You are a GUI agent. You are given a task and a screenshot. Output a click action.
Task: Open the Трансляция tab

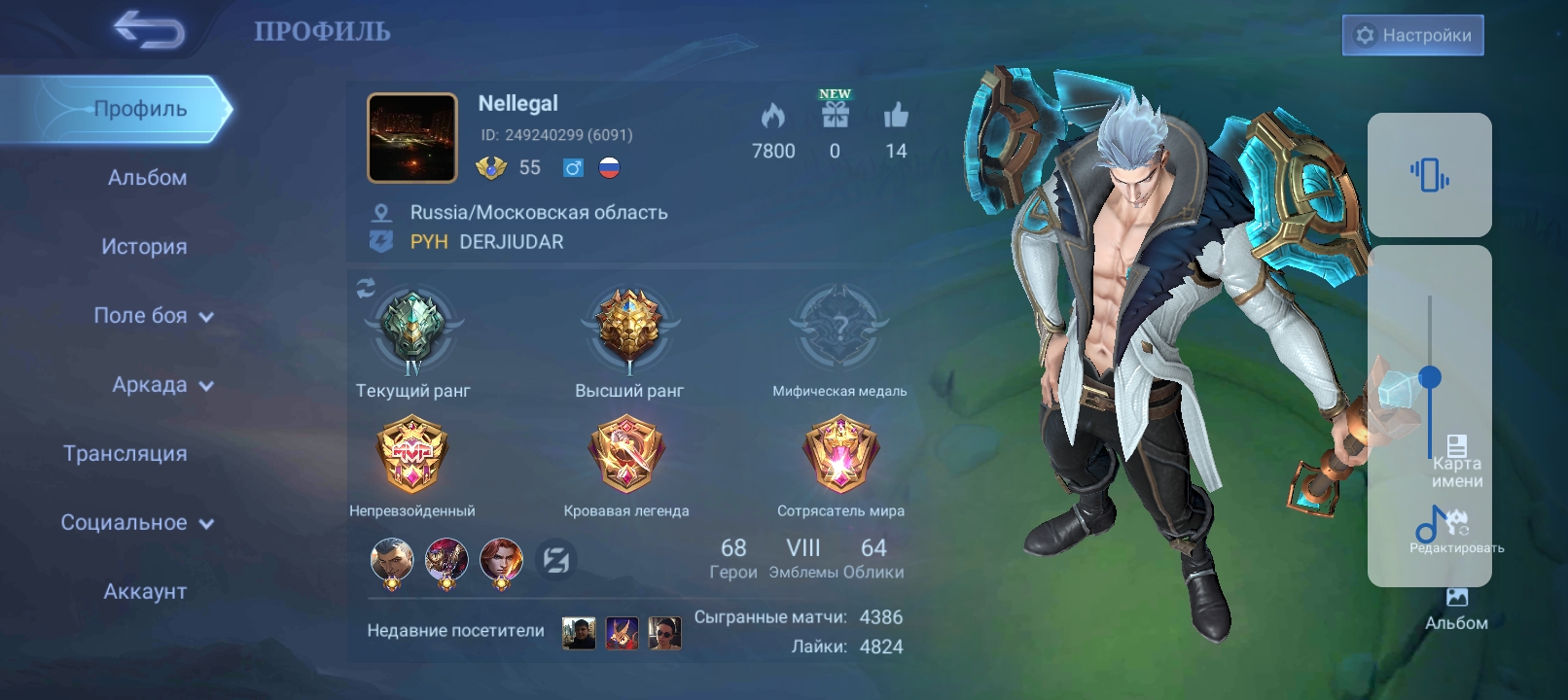click(125, 454)
